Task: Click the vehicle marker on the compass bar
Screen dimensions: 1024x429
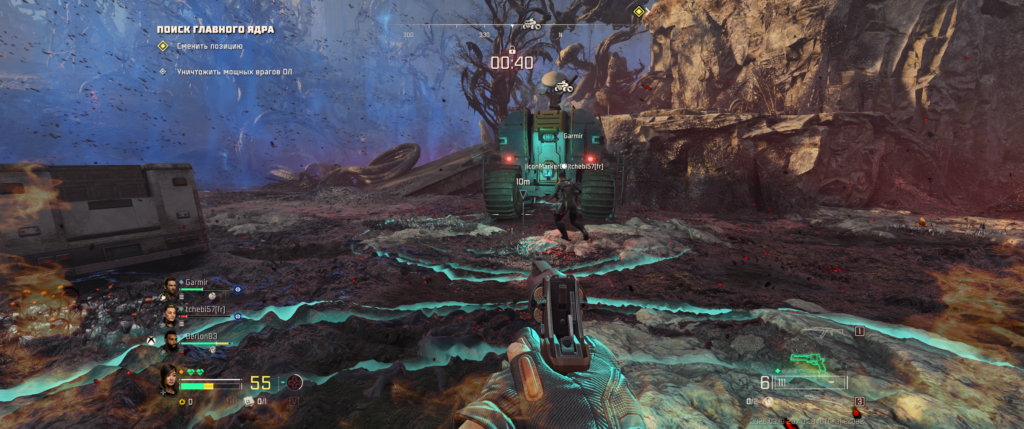Action: pos(531,23)
